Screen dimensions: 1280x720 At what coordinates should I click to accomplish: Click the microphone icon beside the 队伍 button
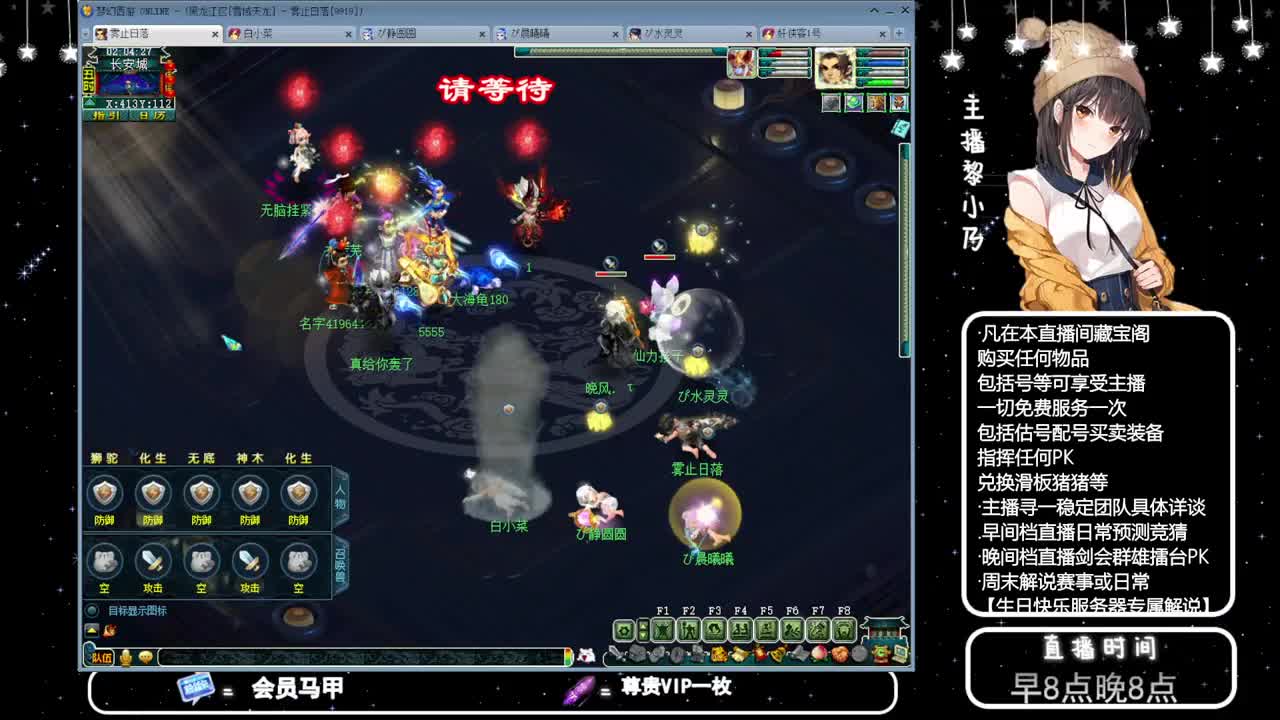pos(126,657)
